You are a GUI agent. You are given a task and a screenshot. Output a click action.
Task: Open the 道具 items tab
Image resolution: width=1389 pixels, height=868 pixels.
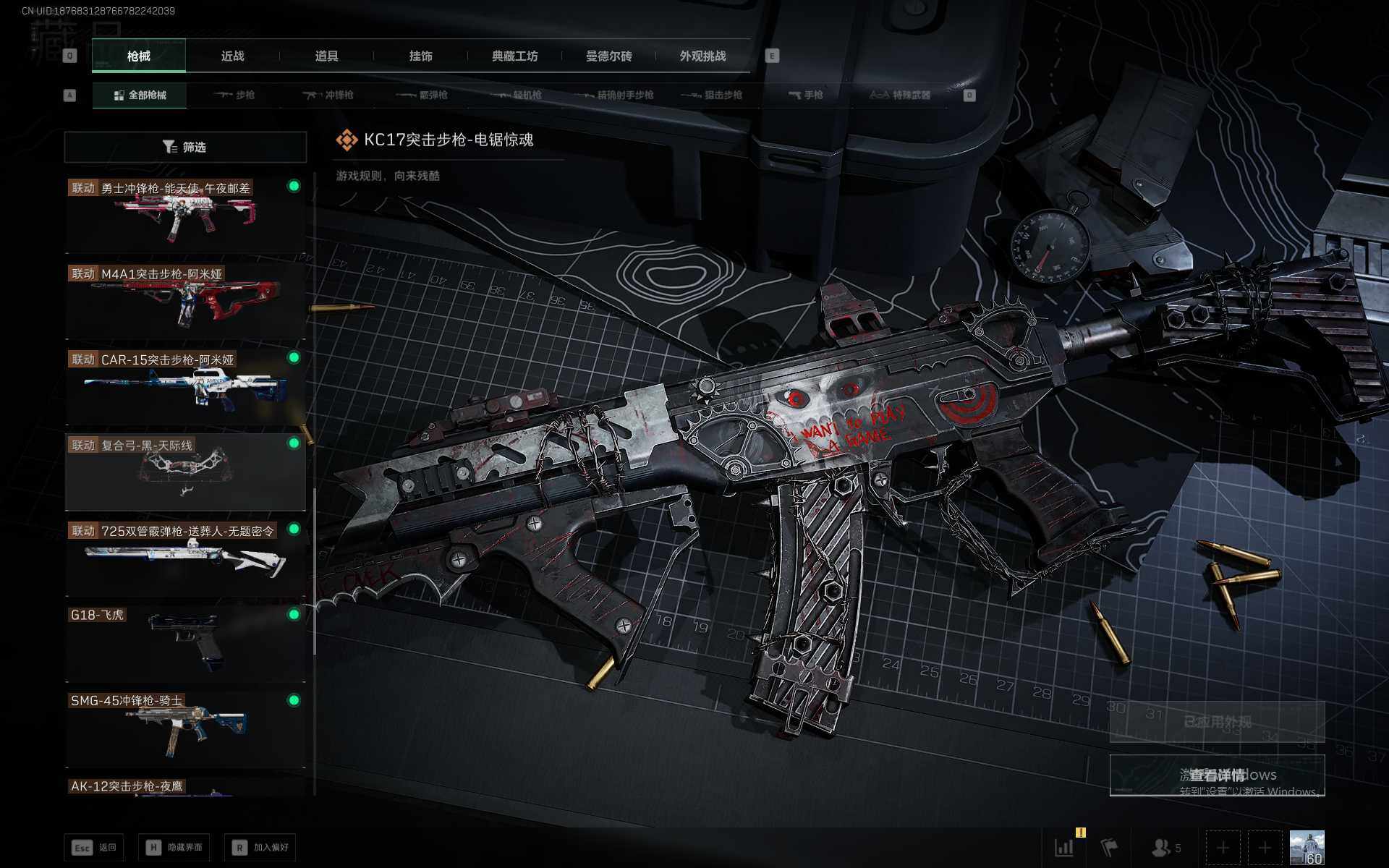coord(326,56)
